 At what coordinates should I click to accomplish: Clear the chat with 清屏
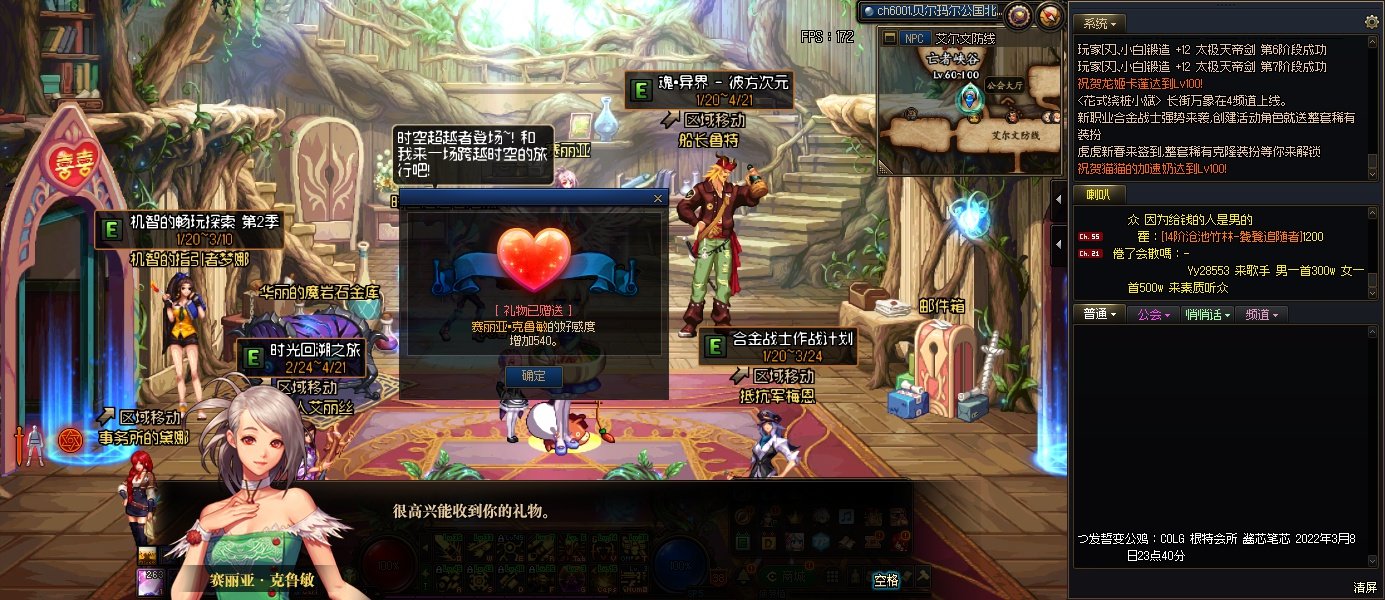(x=1364, y=587)
